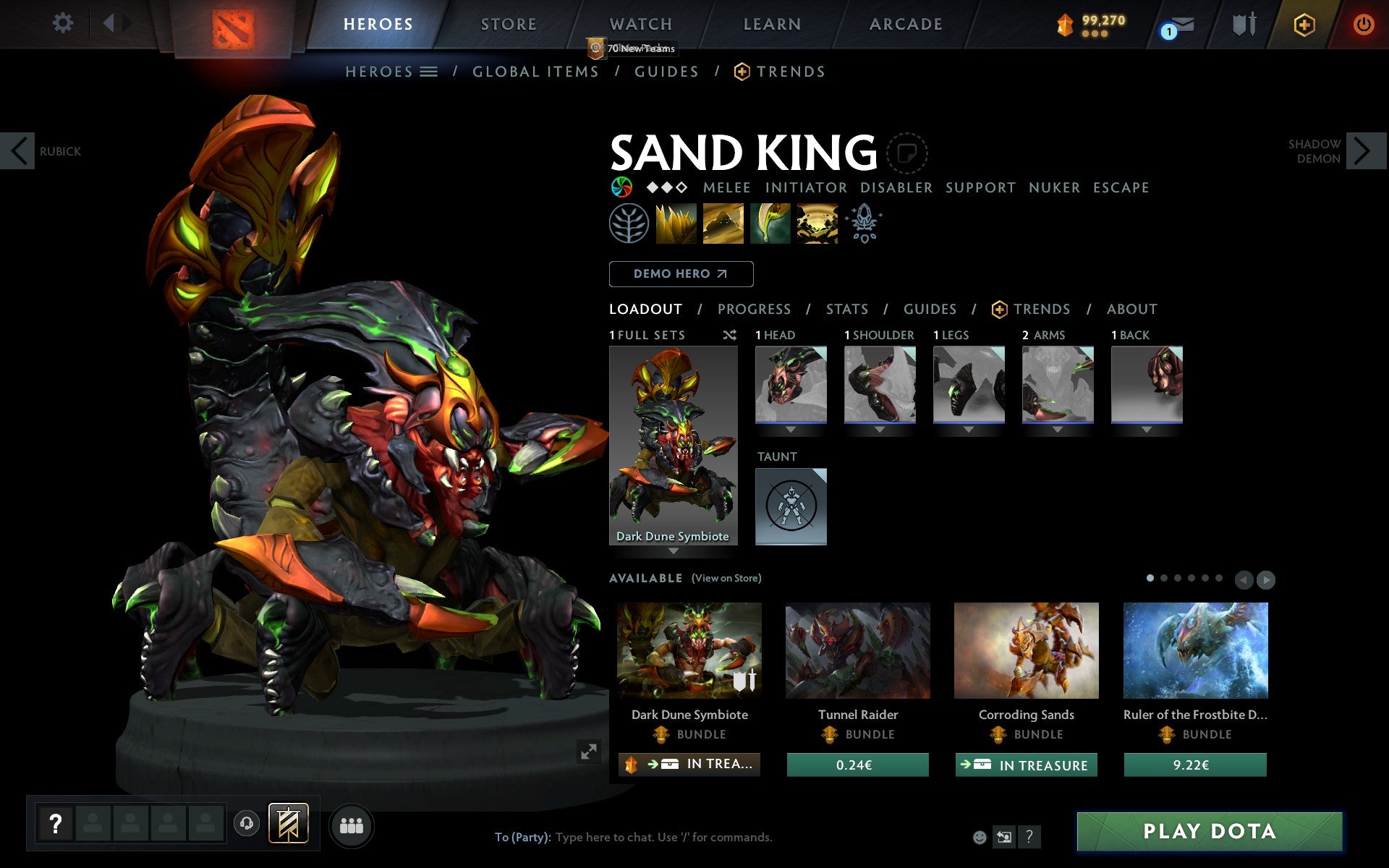This screenshot has height=868, width=1389.
Task: Click the Caustic Finale ability icon
Action: pos(769,224)
